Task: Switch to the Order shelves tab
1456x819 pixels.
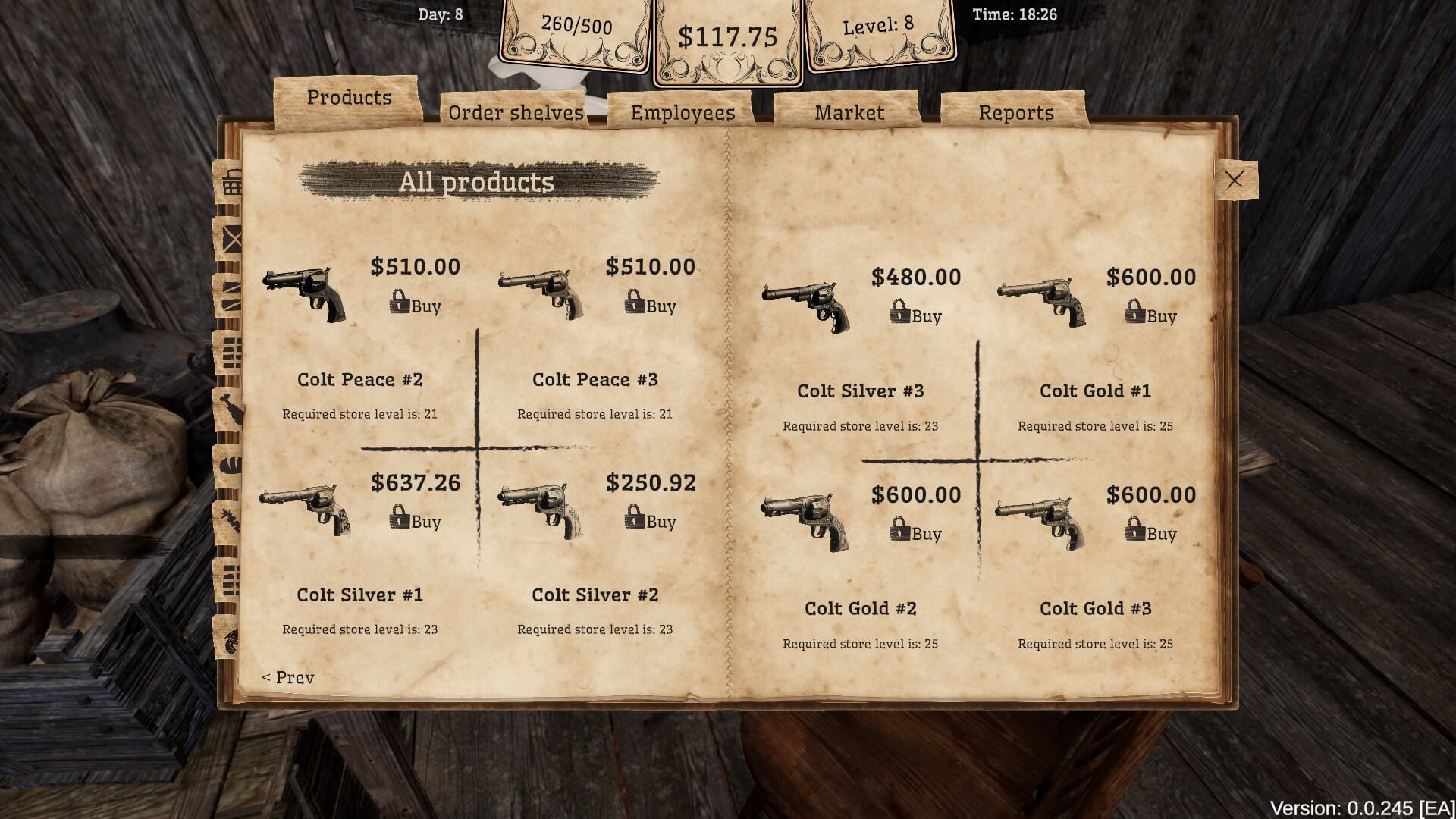Action: 516,112
